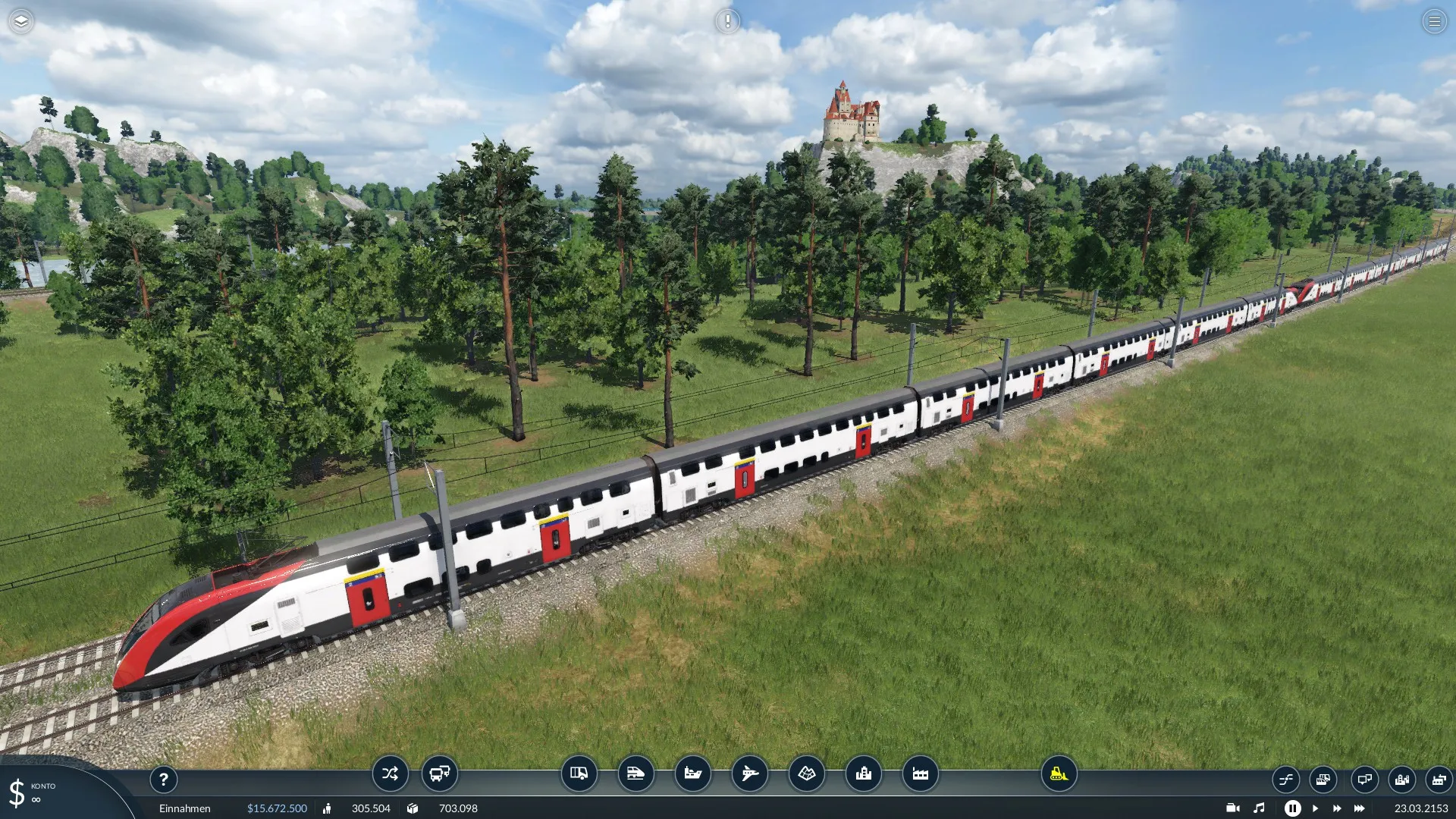
Task: Open the ship and harbor construction menu
Action: pyautogui.click(x=693, y=774)
